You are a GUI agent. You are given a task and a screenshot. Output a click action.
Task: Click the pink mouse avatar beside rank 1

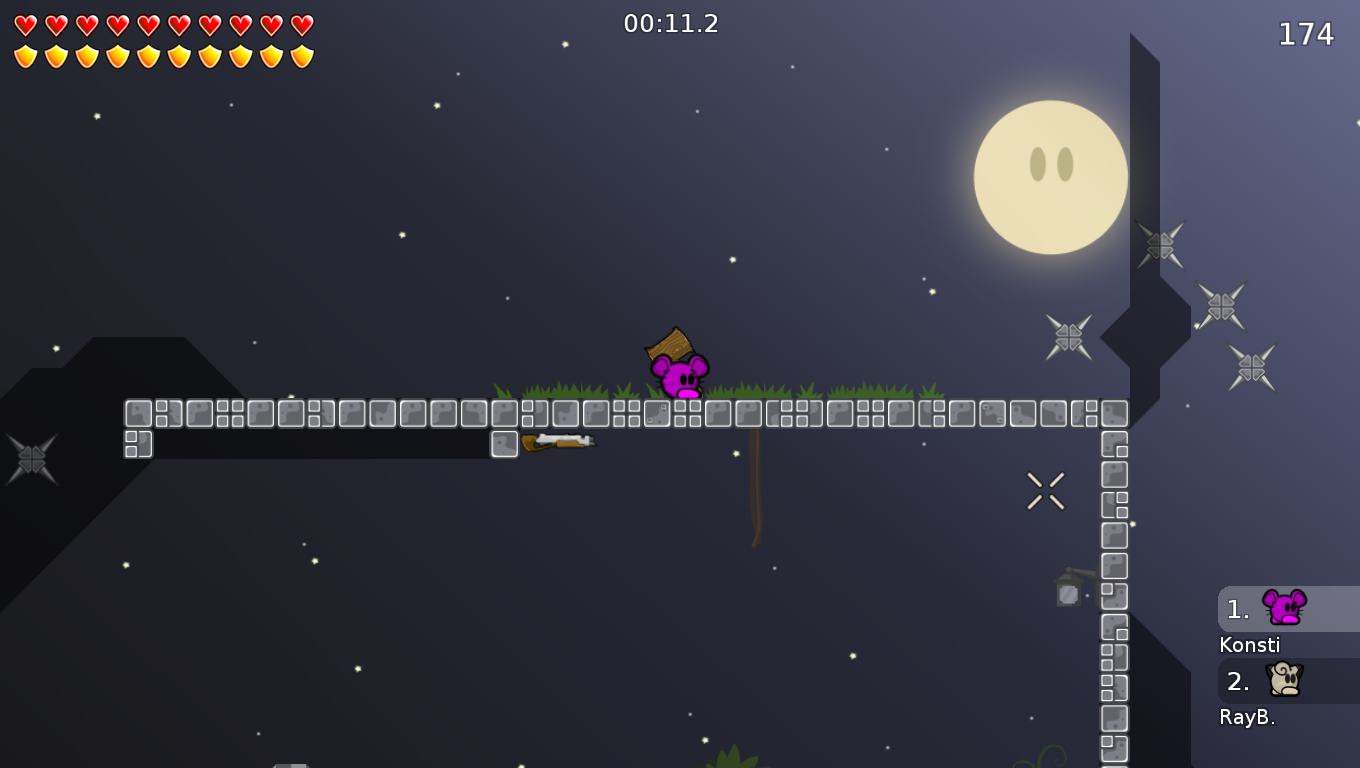point(1285,605)
